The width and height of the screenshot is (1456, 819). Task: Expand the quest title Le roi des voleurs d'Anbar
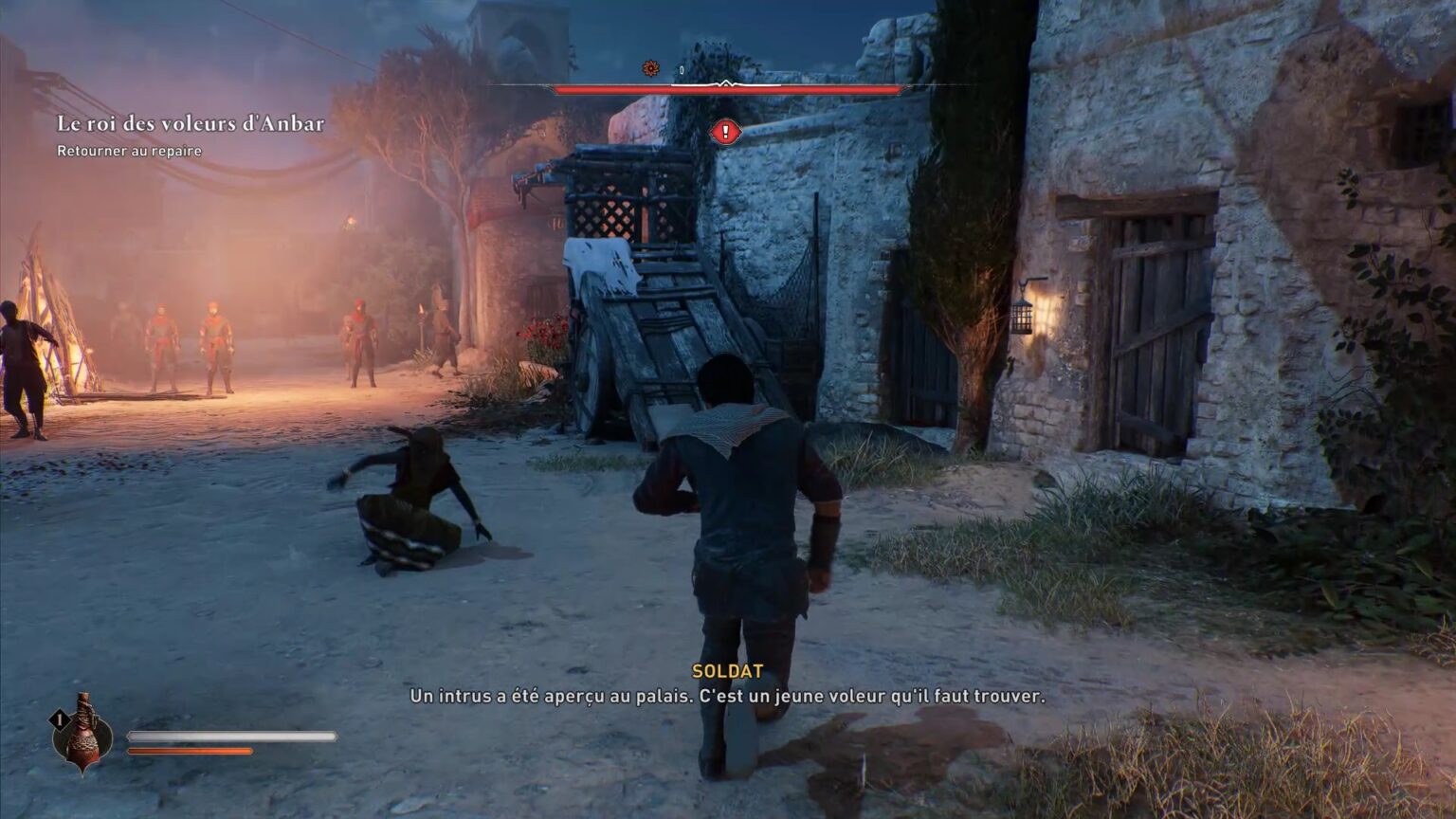coord(190,123)
